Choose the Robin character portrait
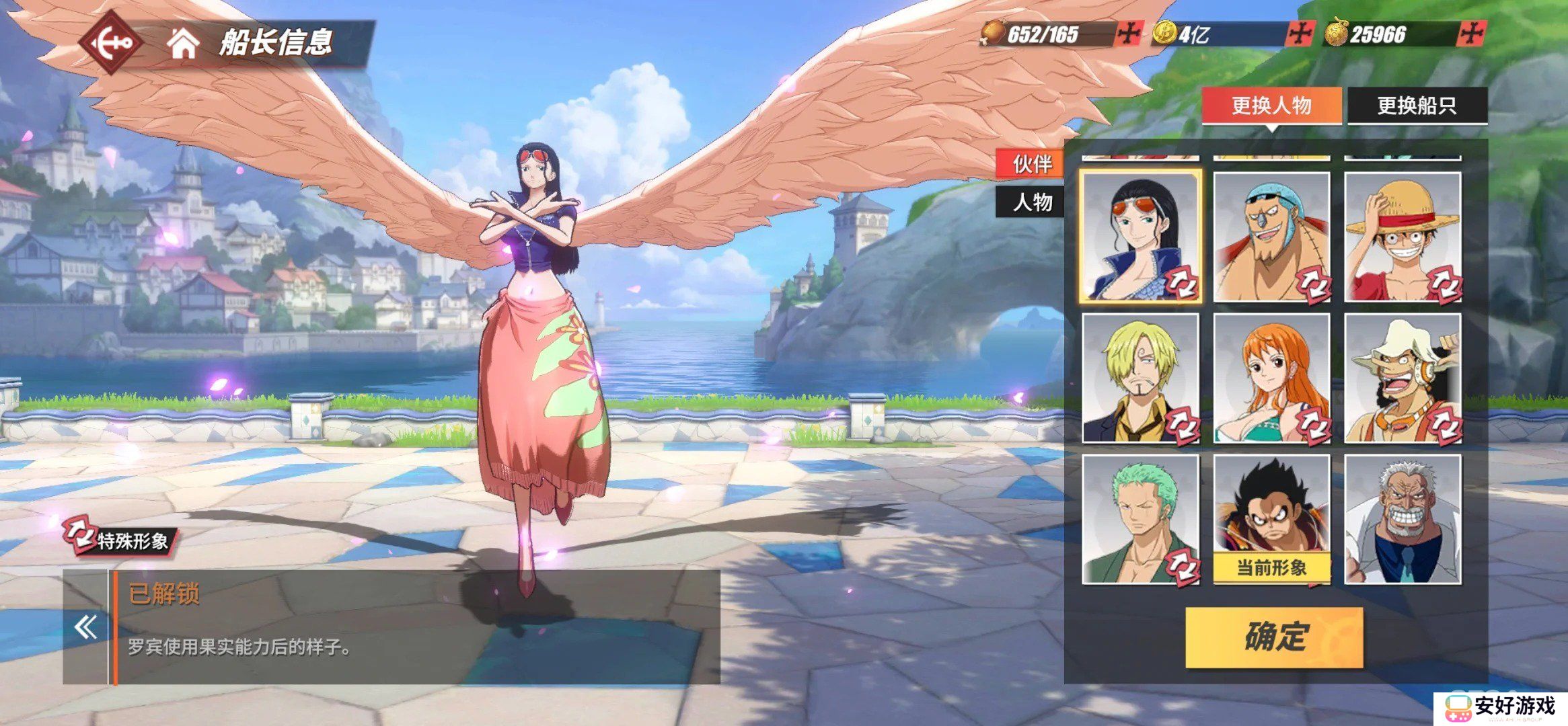This screenshot has height=726, width=1568. tap(1140, 237)
